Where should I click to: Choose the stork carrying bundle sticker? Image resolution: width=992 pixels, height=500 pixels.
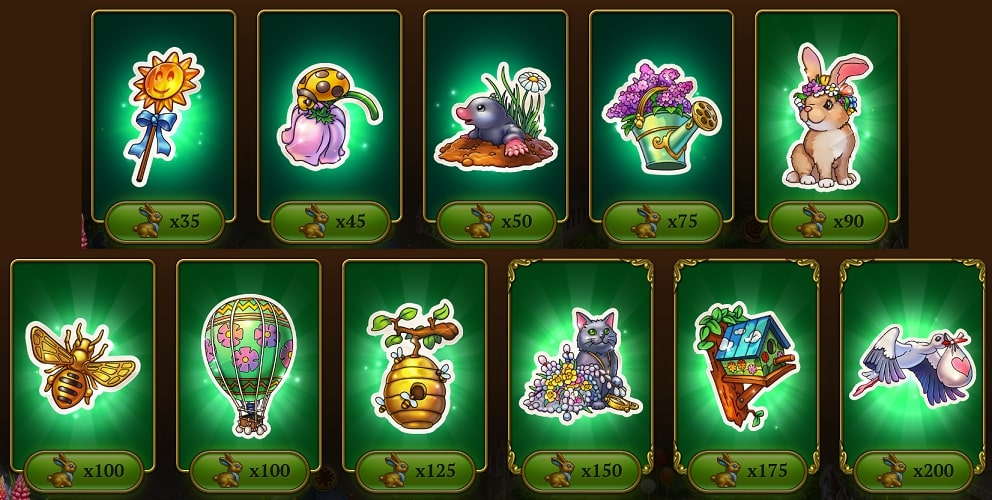[x=912, y=362]
